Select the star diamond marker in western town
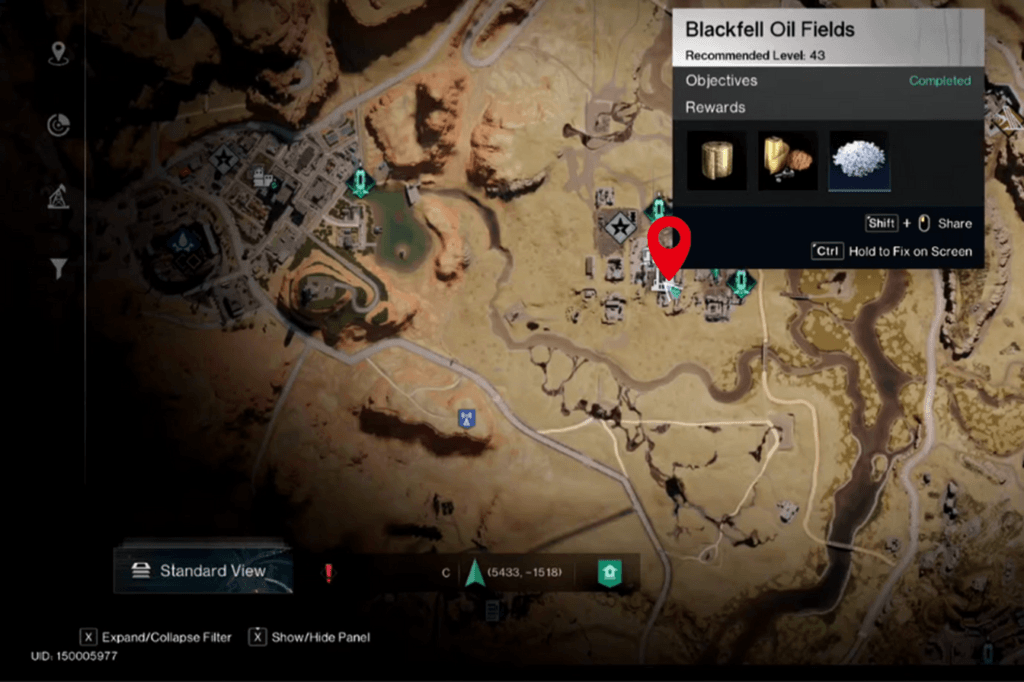Screen dimensions: 1024x682 point(225,160)
